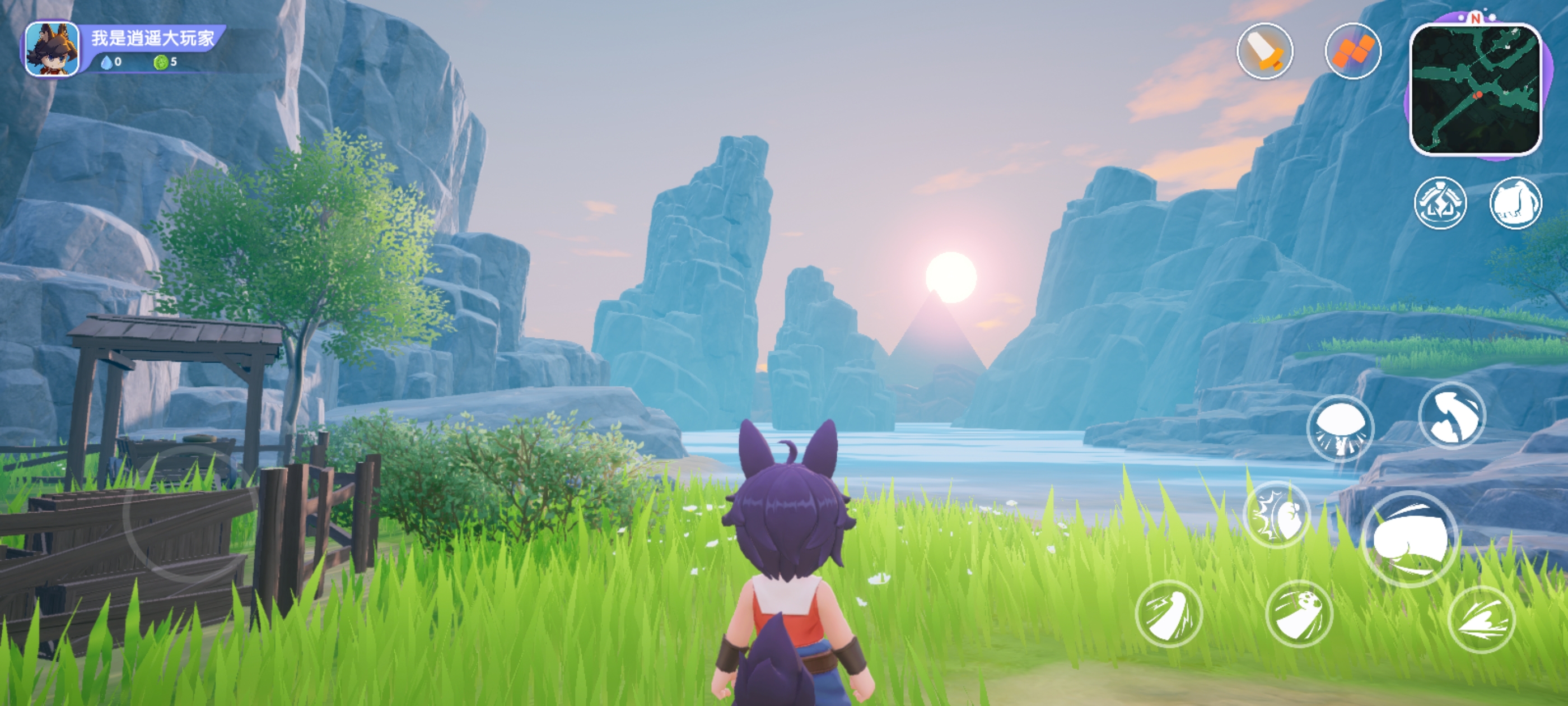Open the player profile avatar
This screenshot has height=706, width=1568.
click(x=52, y=49)
